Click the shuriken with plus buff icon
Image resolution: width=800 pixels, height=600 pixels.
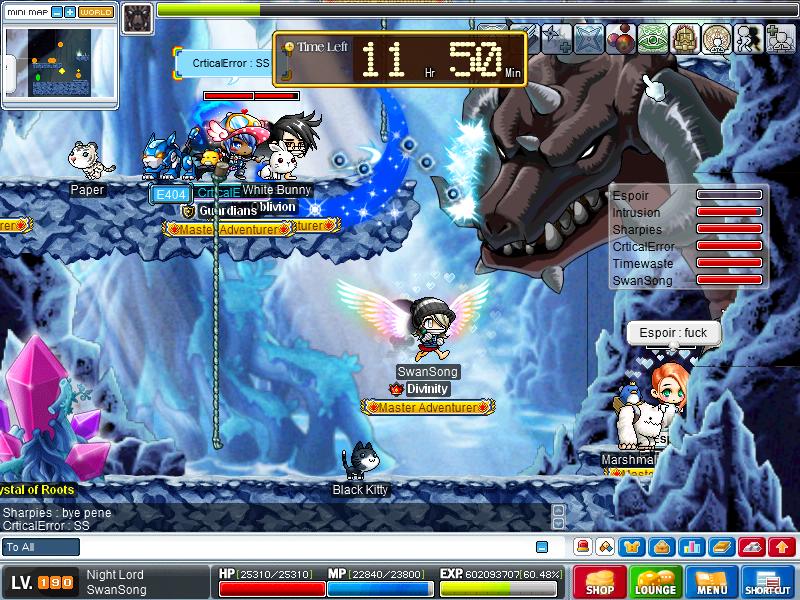tap(558, 38)
